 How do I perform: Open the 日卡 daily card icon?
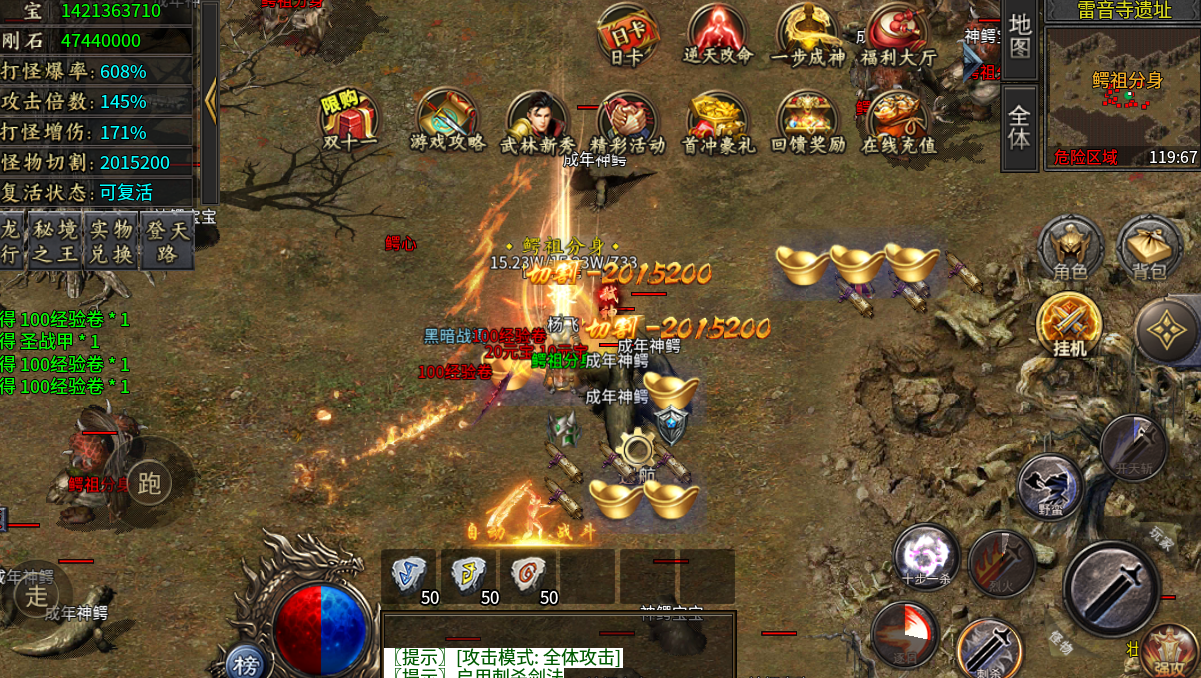tap(626, 36)
